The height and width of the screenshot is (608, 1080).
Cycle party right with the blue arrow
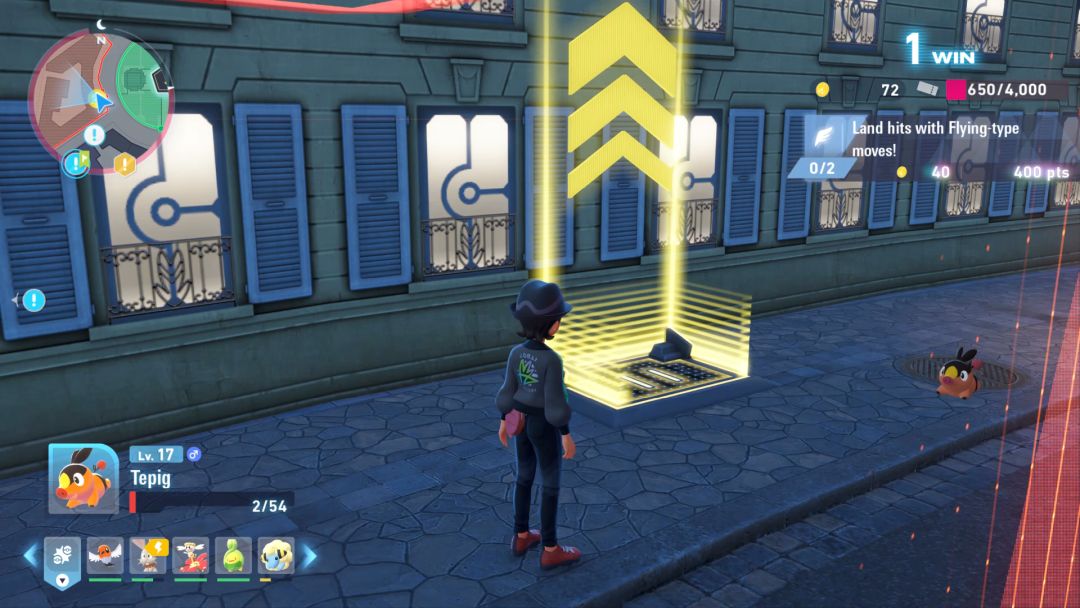[x=309, y=555]
